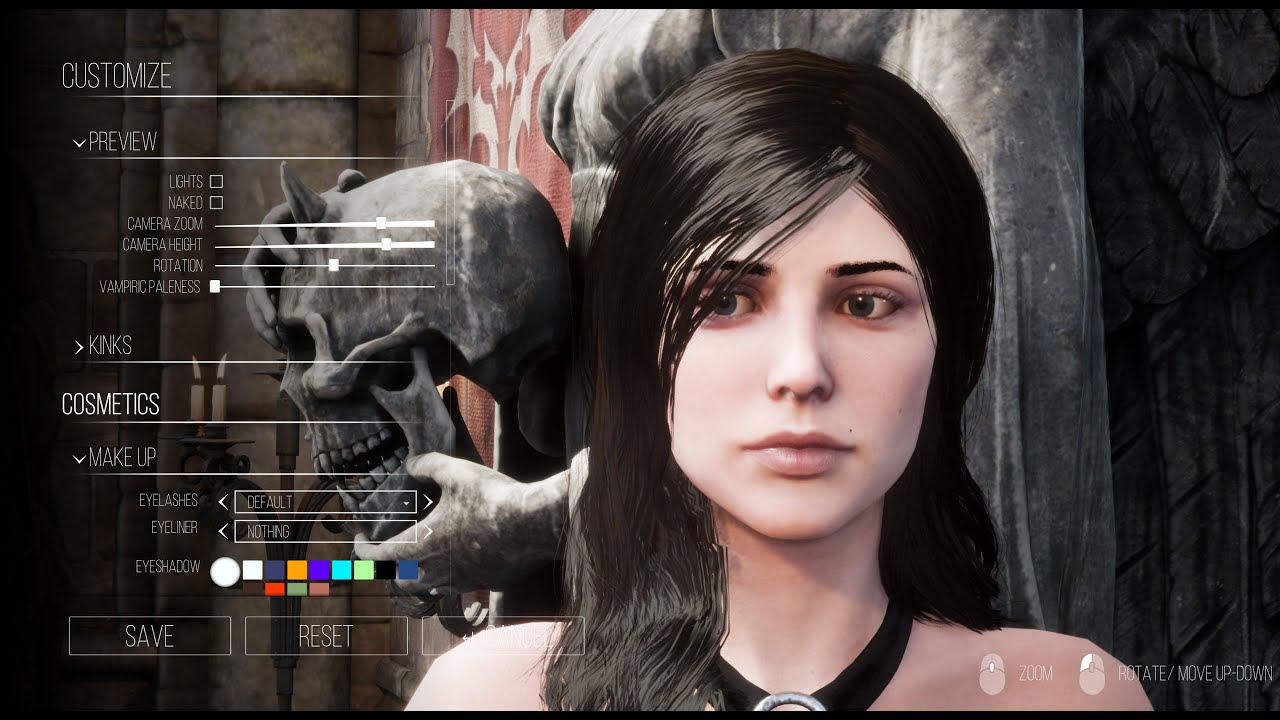Click the dropdown caret inside the Eyelashes field
The width and height of the screenshot is (1280, 720).
pos(406,502)
